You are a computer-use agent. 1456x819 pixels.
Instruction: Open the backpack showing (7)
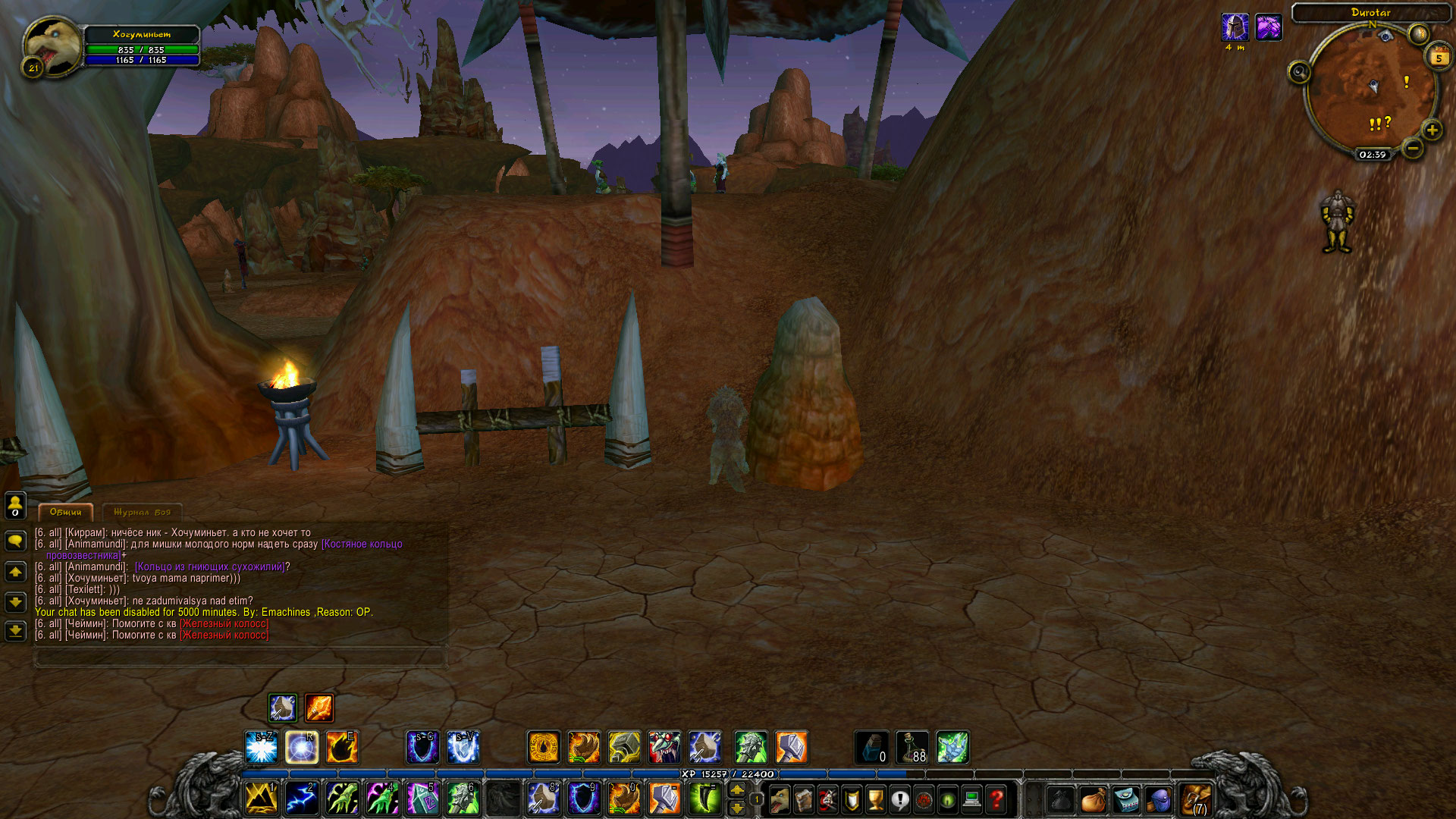click(1196, 799)
